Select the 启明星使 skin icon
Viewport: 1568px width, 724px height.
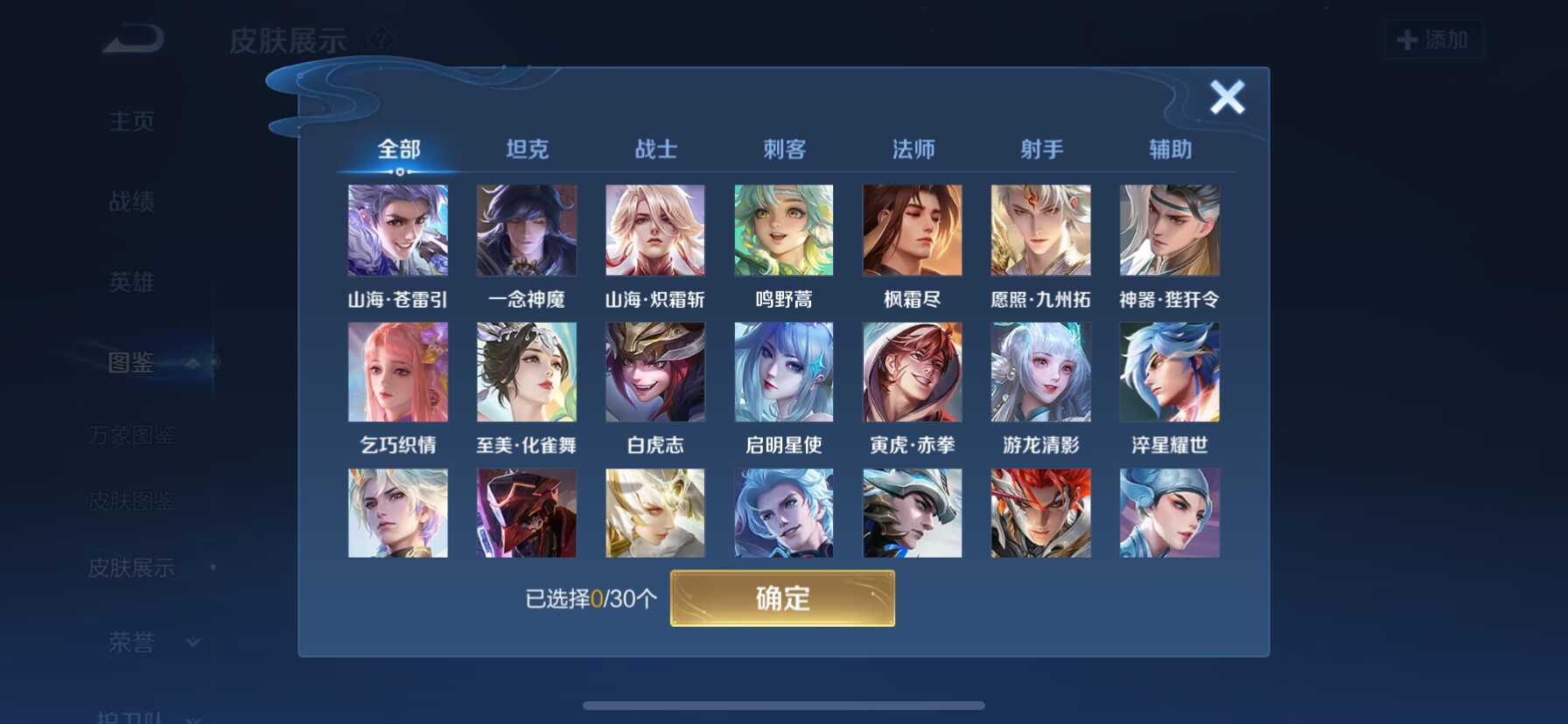(783, 372)
